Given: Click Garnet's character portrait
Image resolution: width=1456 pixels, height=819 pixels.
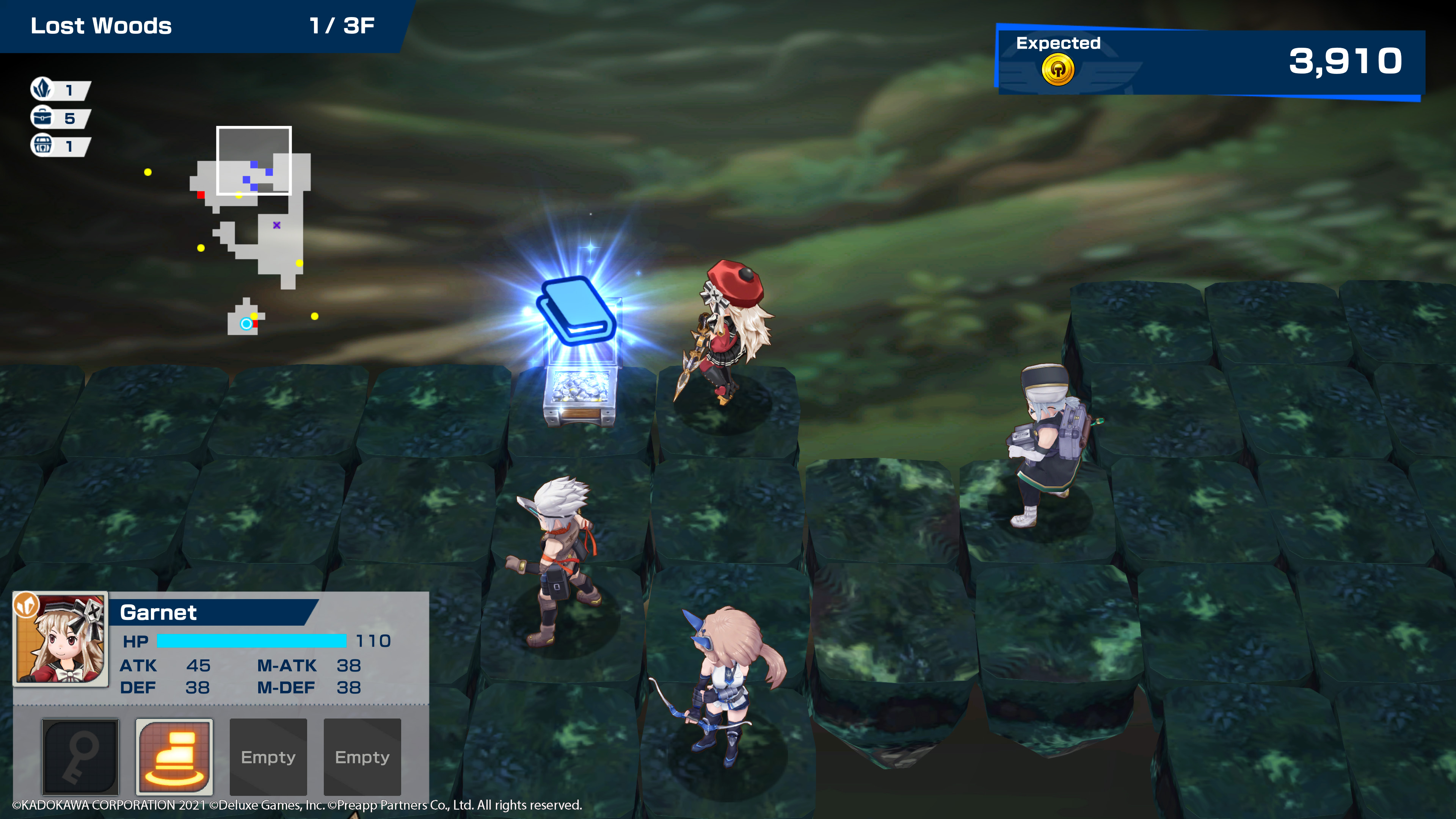Looking at the screenshot, I should (61, 639).
